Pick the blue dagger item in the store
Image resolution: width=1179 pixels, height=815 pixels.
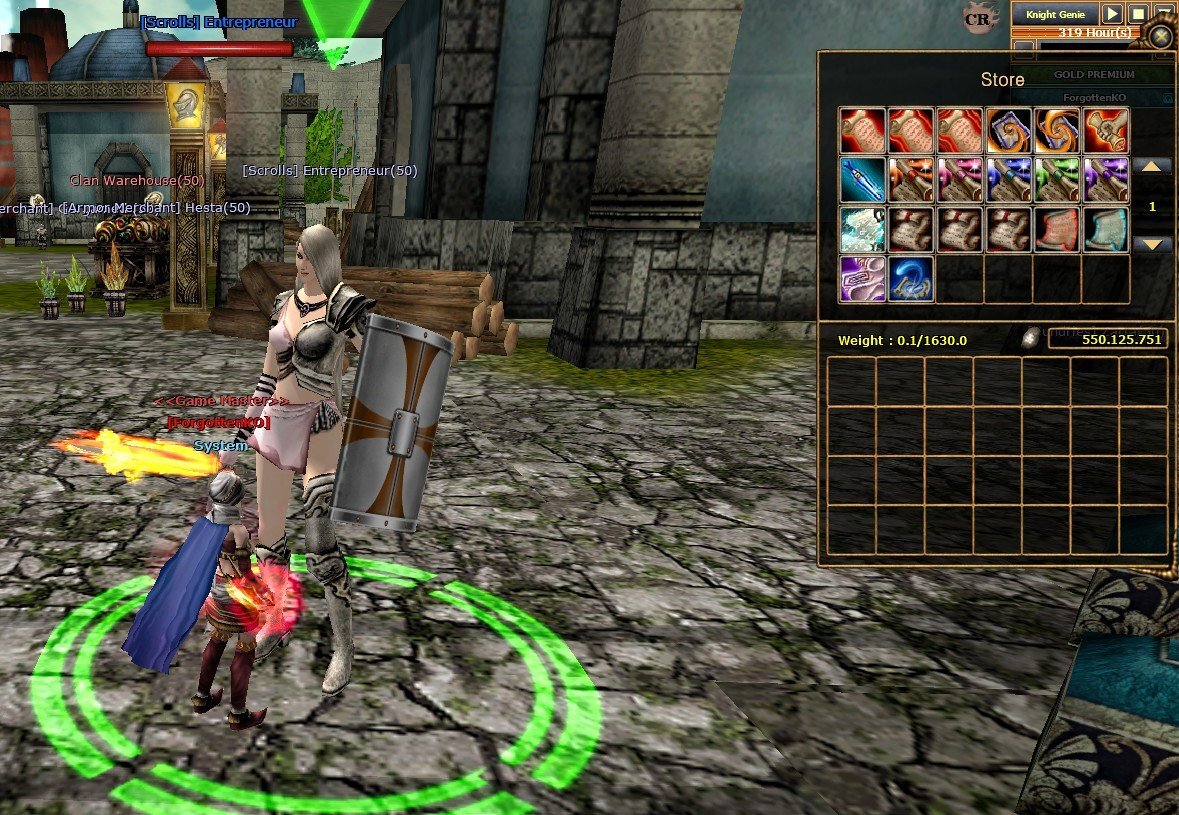click(x=862, y=180)
